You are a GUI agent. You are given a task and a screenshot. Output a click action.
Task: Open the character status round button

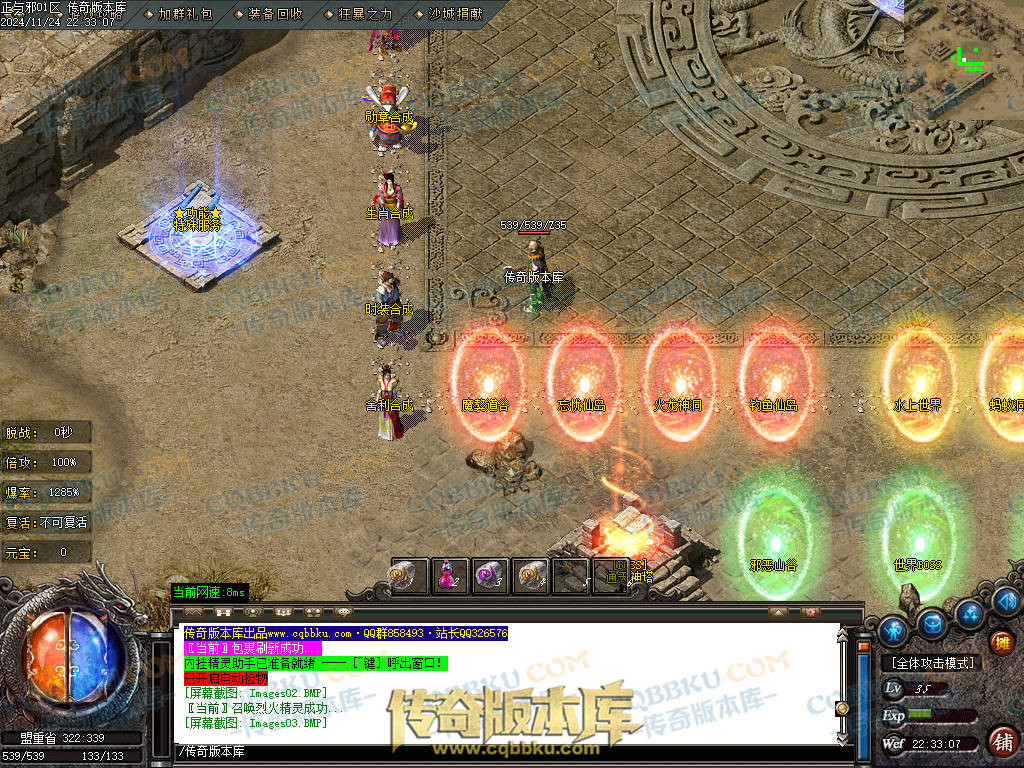[893, 630]
